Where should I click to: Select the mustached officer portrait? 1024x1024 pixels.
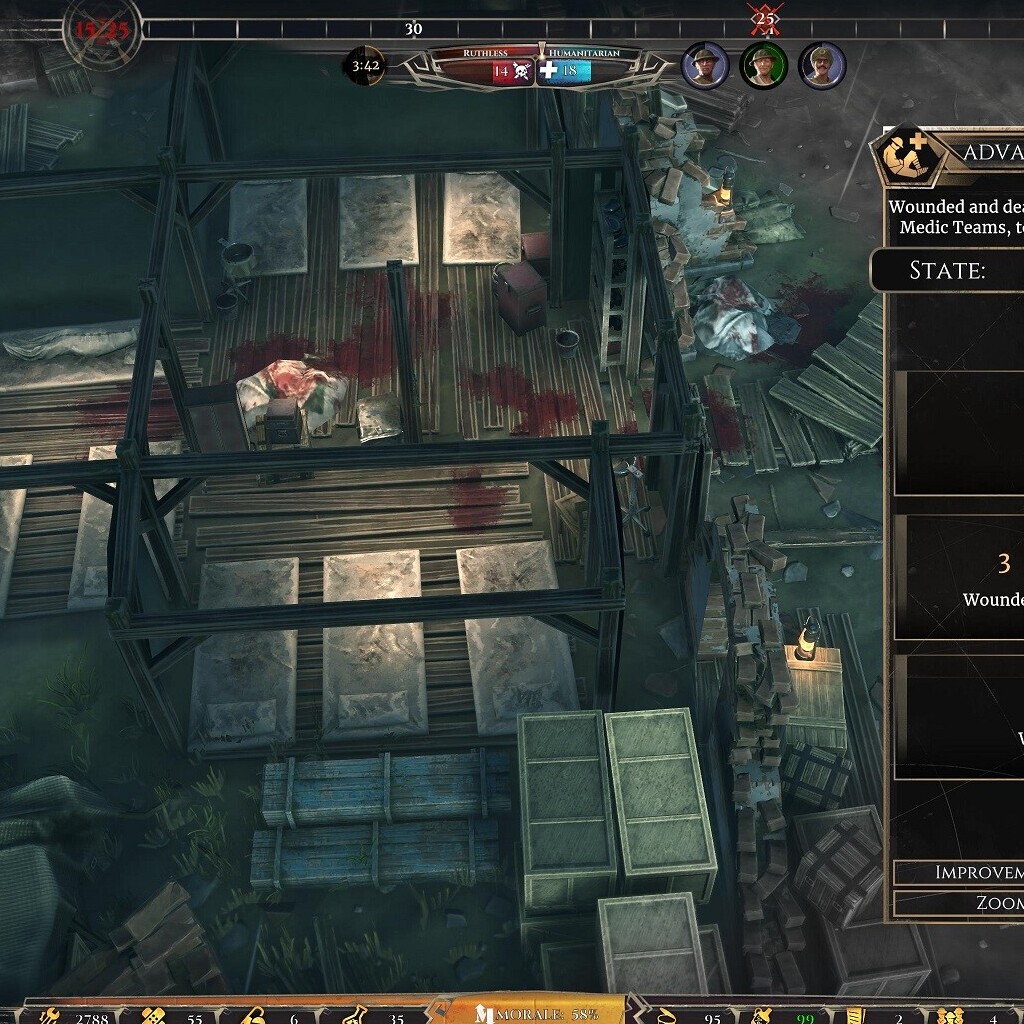point(822,66)
